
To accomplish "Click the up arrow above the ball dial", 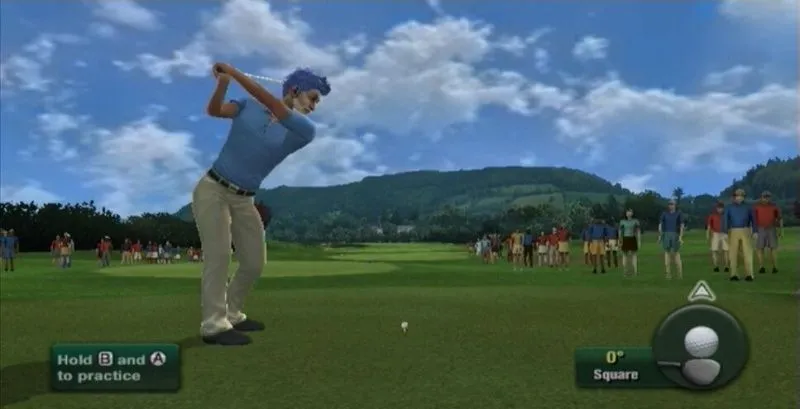I will pyautogui.click(x=701, y=291).
